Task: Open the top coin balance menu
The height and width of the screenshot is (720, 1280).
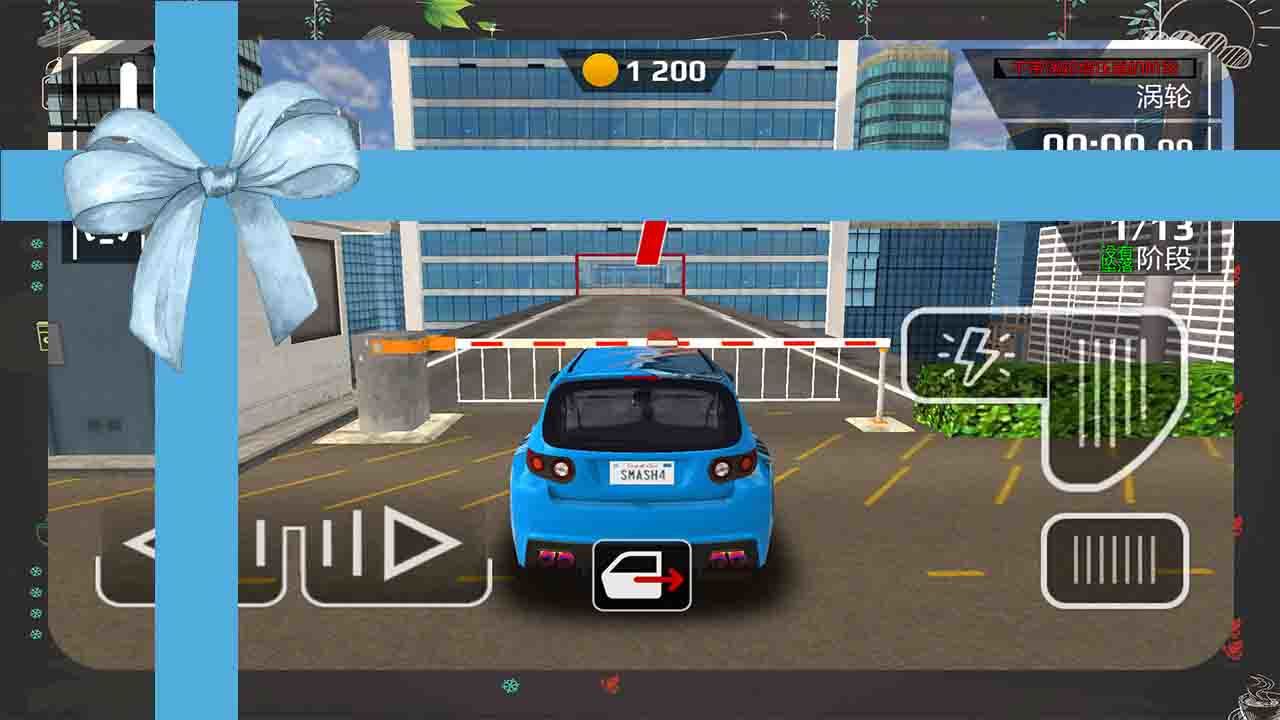Action: coord(640,68)
